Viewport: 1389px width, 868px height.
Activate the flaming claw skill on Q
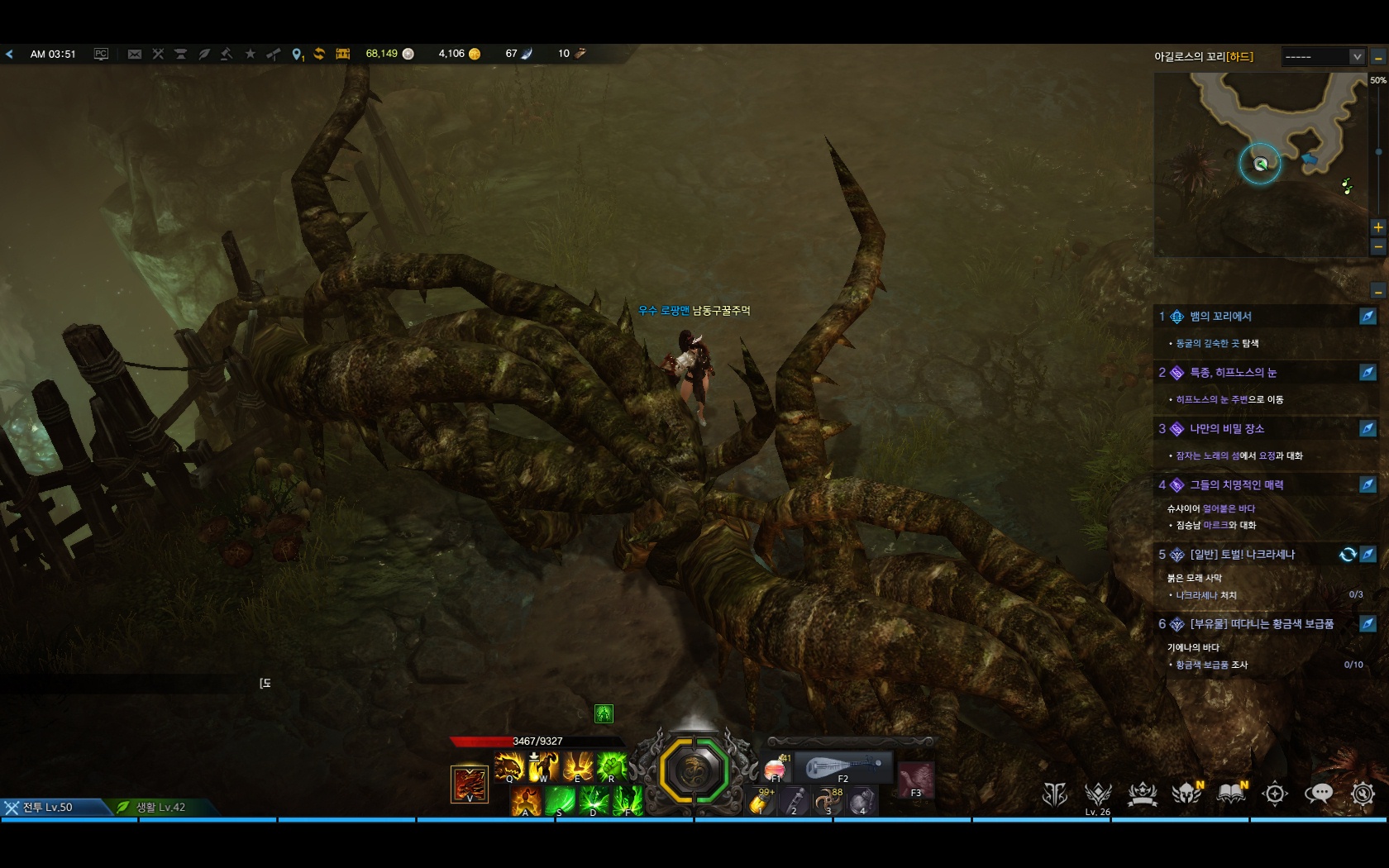tap(509, 767)
